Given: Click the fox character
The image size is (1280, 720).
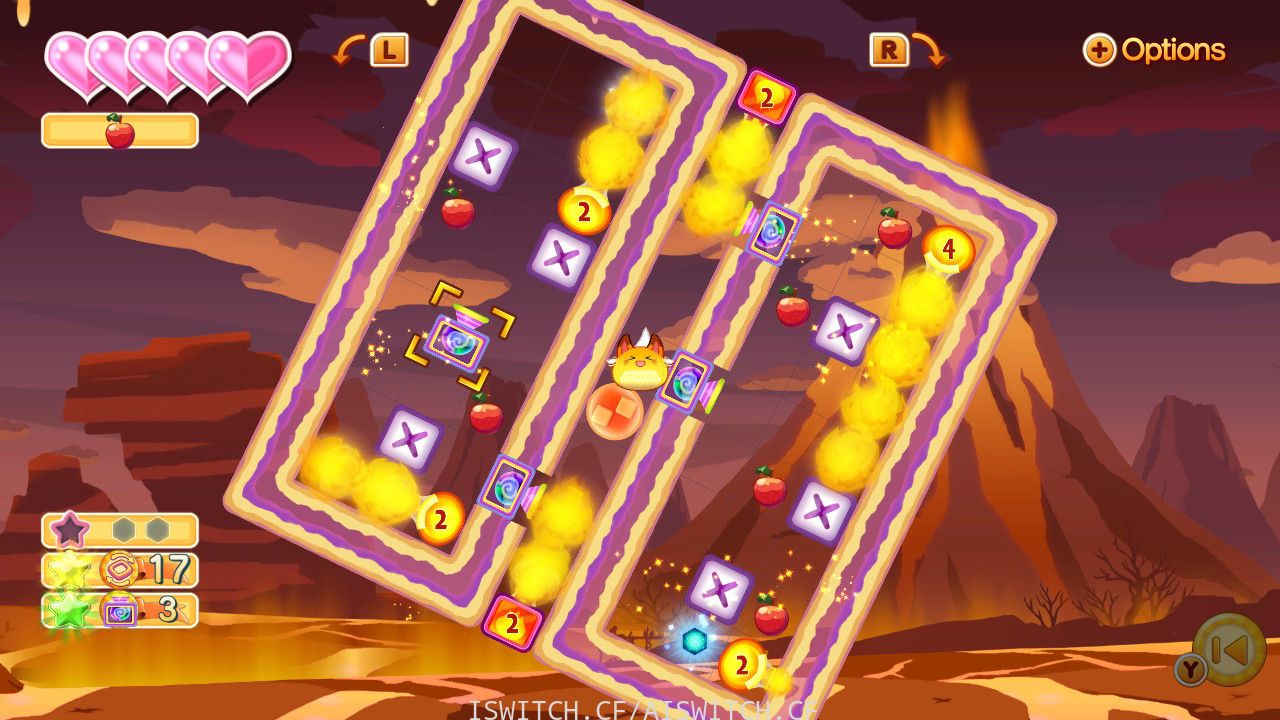Looking at the screenshot, I should coord(640,370).
